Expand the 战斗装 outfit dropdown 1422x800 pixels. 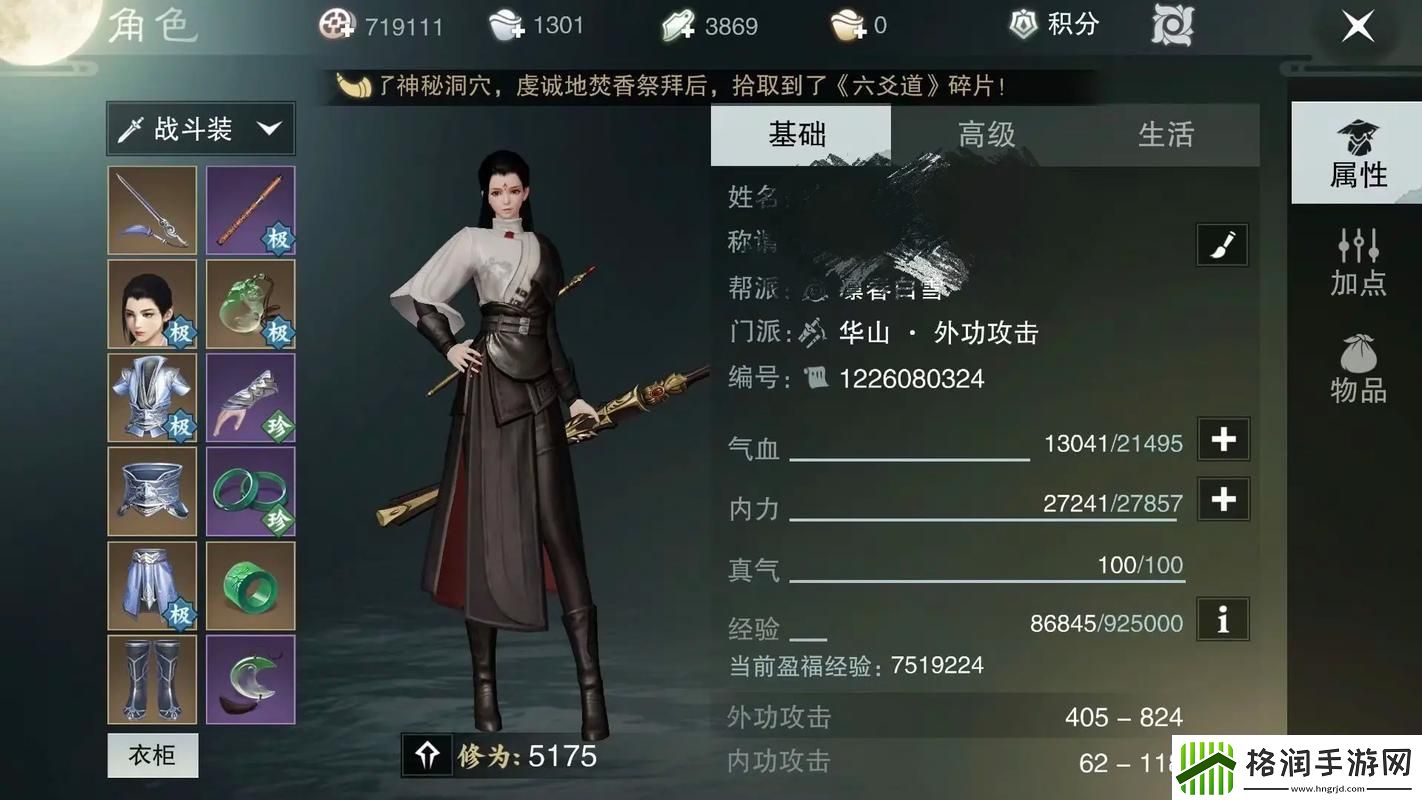click(x=198, y=128)
